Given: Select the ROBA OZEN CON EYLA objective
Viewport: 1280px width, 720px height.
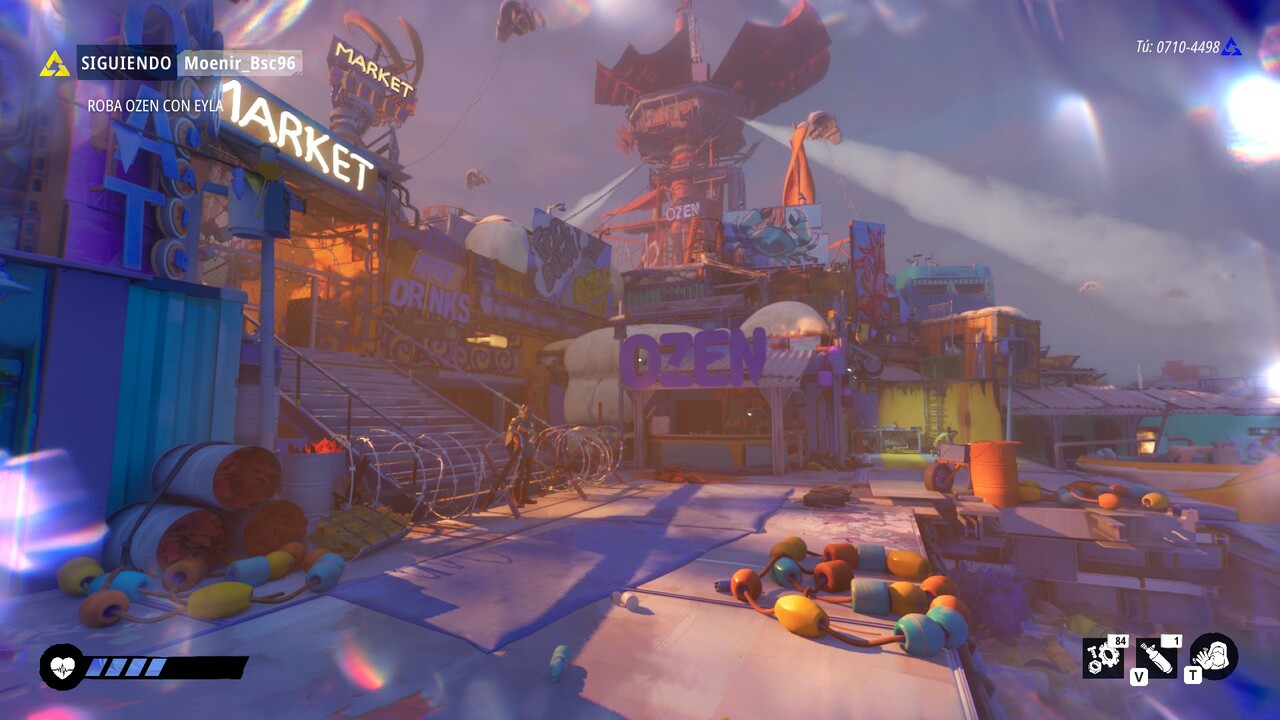Looking at the screenshot, I should [x=155, y=105].
